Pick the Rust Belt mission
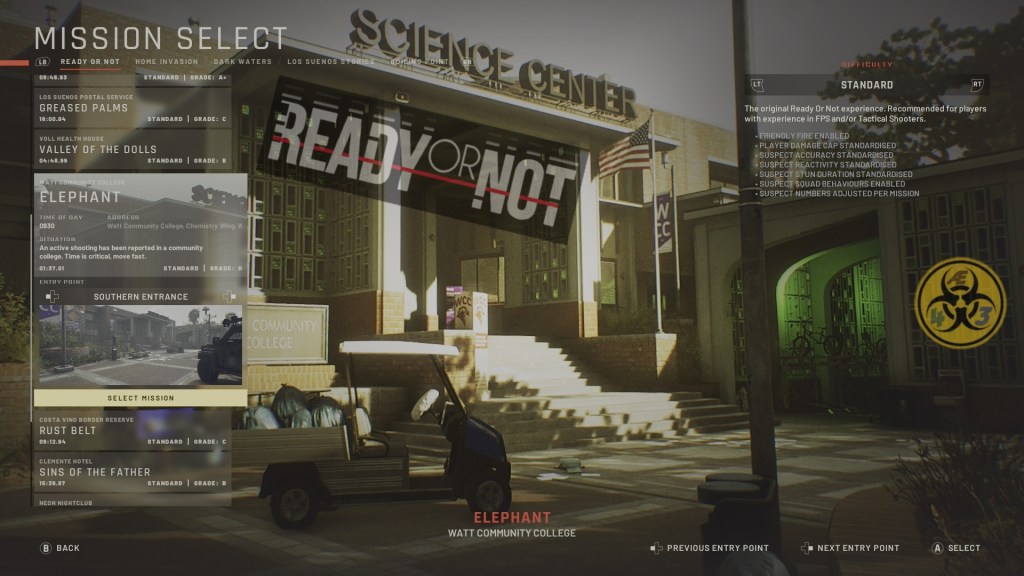 pyautogui.click(x=134, y=430)
